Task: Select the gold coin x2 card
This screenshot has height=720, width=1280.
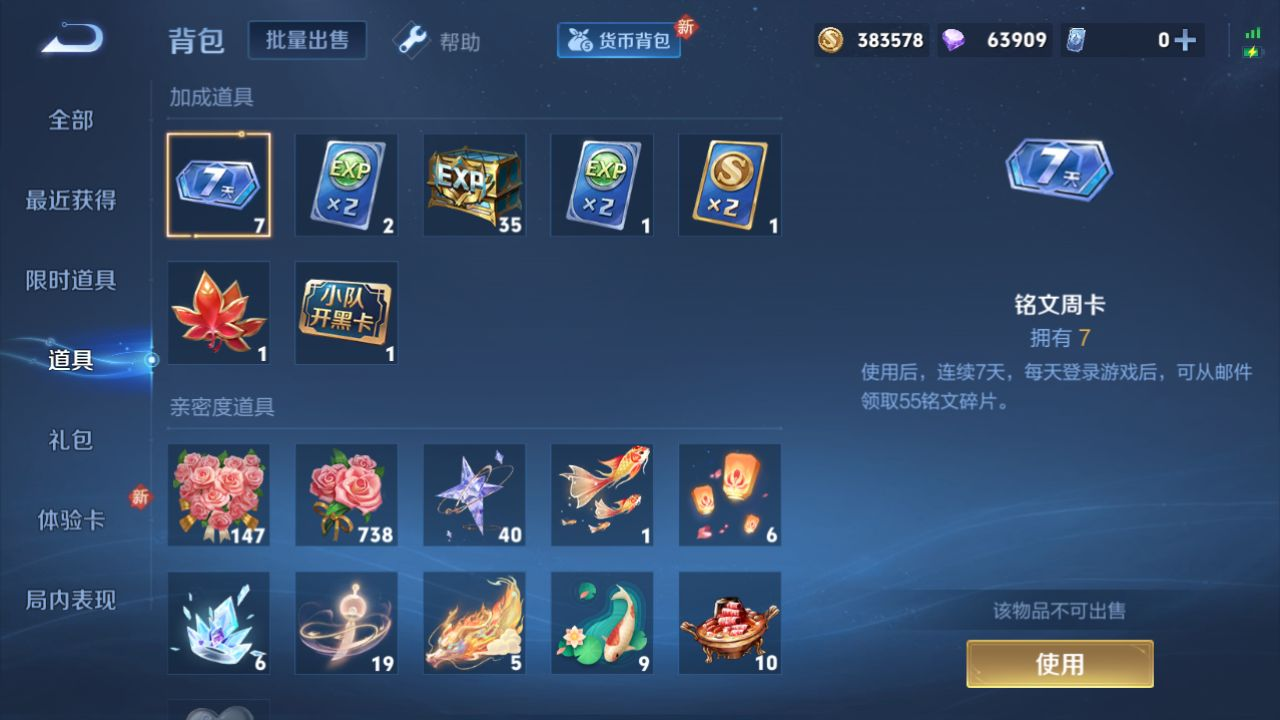Action: (730, 185)
